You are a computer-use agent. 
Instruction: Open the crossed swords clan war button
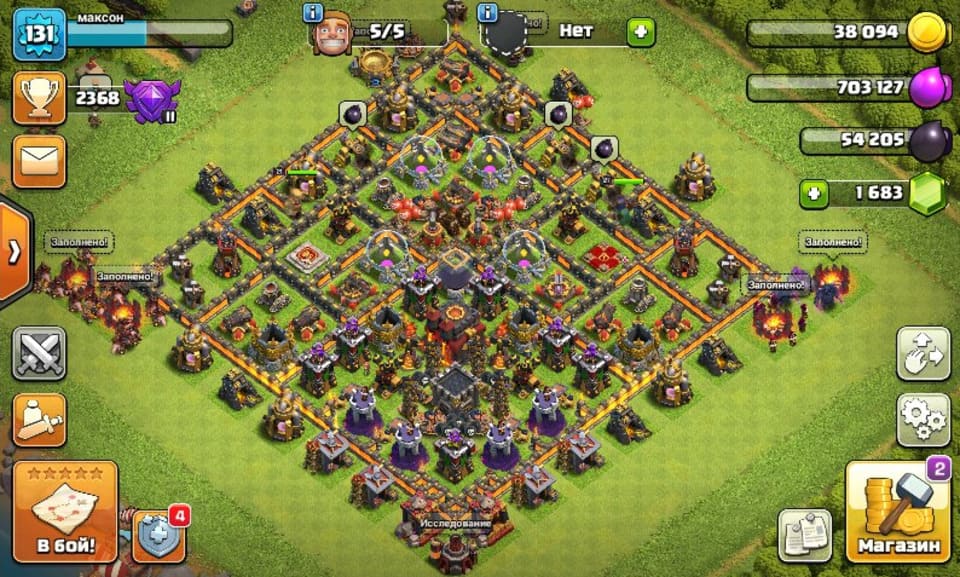pos(39,353)
